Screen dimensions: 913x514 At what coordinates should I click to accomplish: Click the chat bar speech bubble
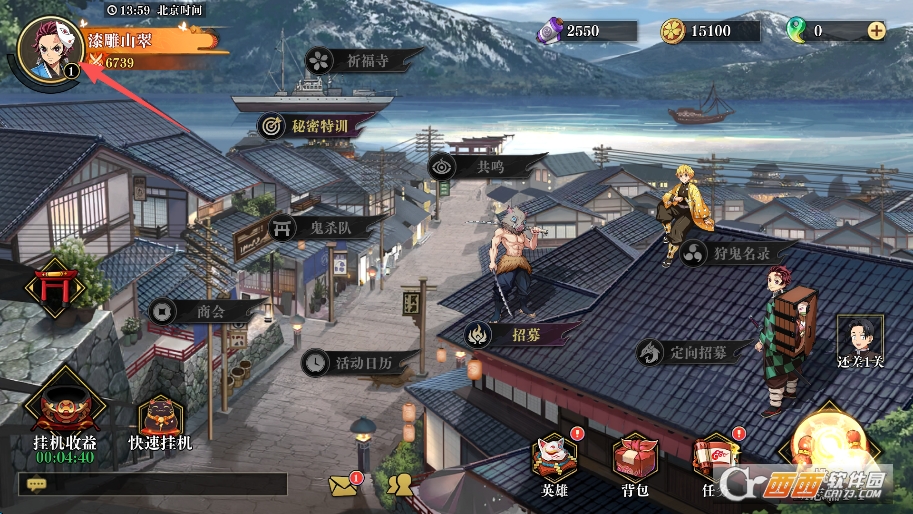tap(37, 484)
